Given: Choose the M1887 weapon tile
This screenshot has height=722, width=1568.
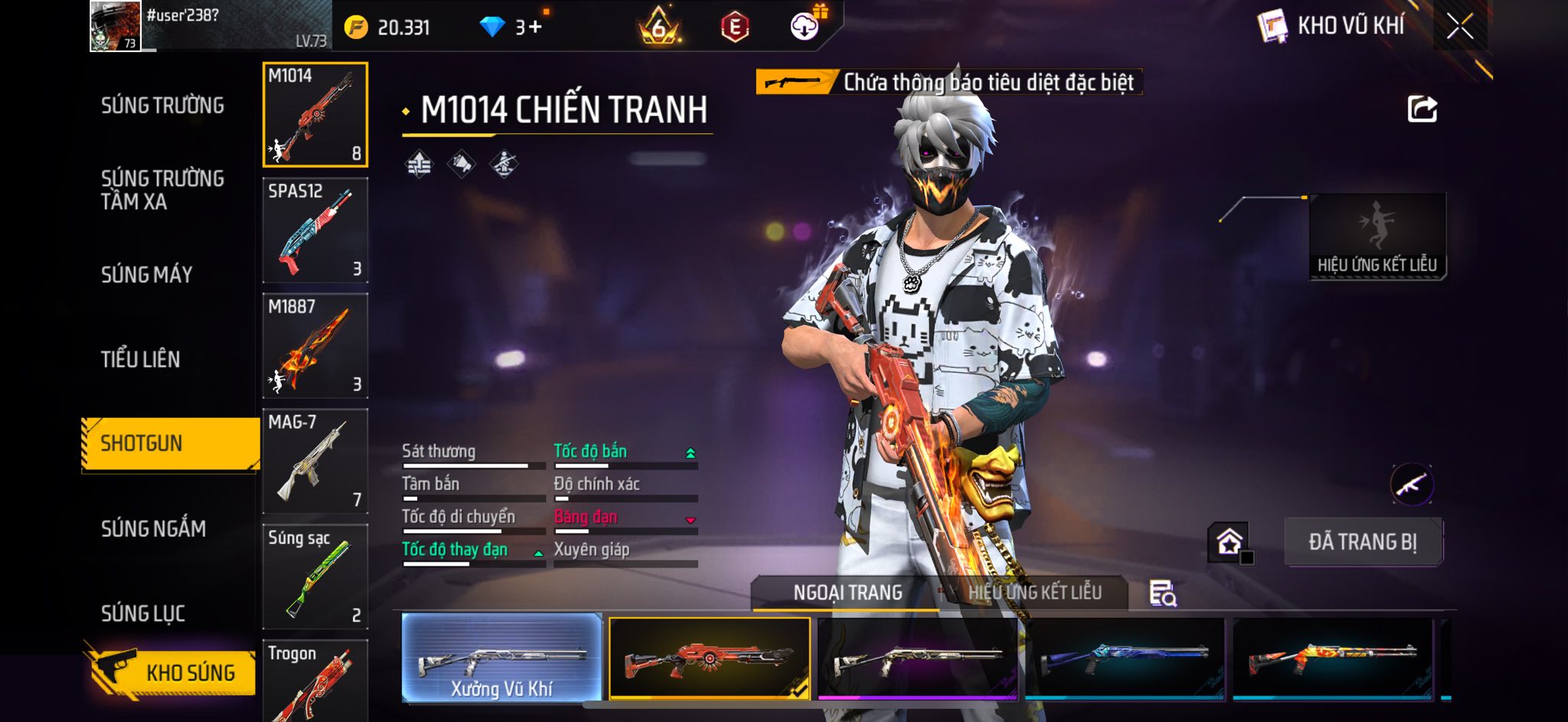Looking at the screenshot, I should pos(315,345).
